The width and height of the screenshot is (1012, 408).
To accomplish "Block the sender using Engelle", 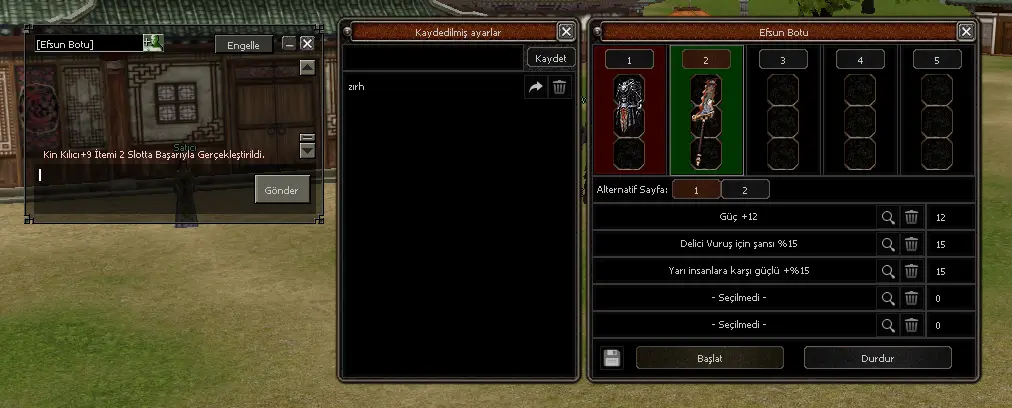I will [x=243, y=45].
